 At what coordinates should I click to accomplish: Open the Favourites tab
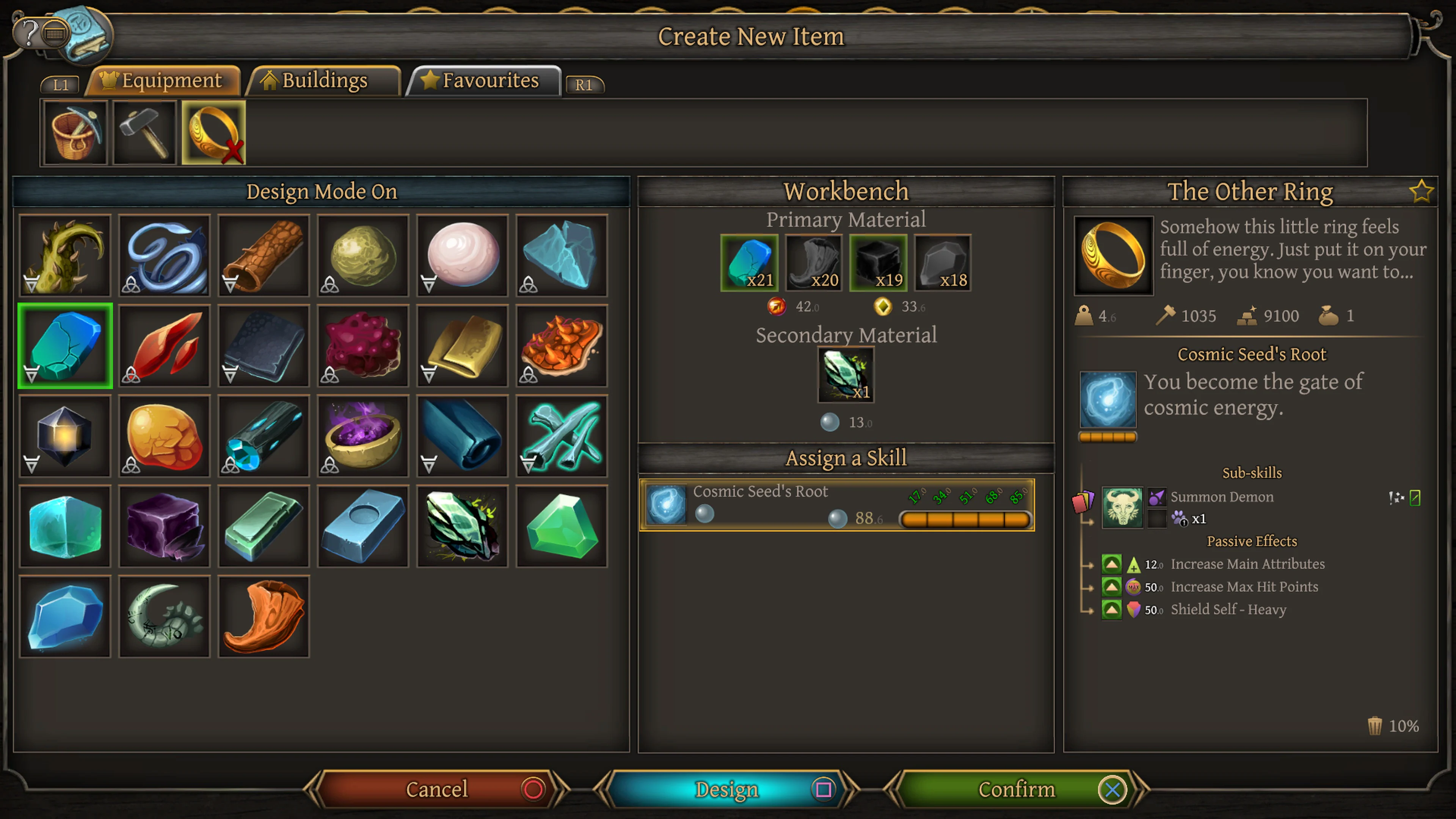[x=484, y=80]
